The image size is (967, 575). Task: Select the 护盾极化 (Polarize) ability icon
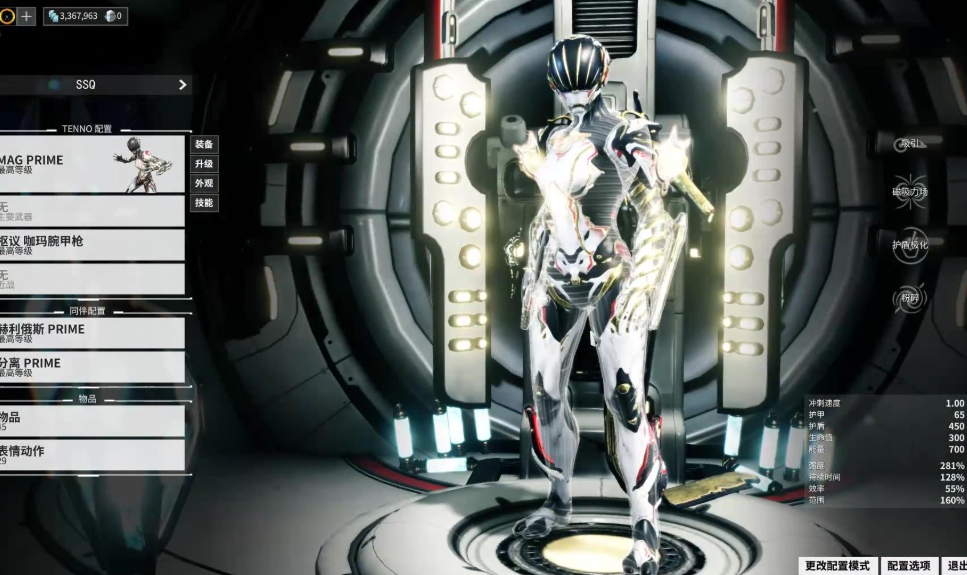point(910,245)
